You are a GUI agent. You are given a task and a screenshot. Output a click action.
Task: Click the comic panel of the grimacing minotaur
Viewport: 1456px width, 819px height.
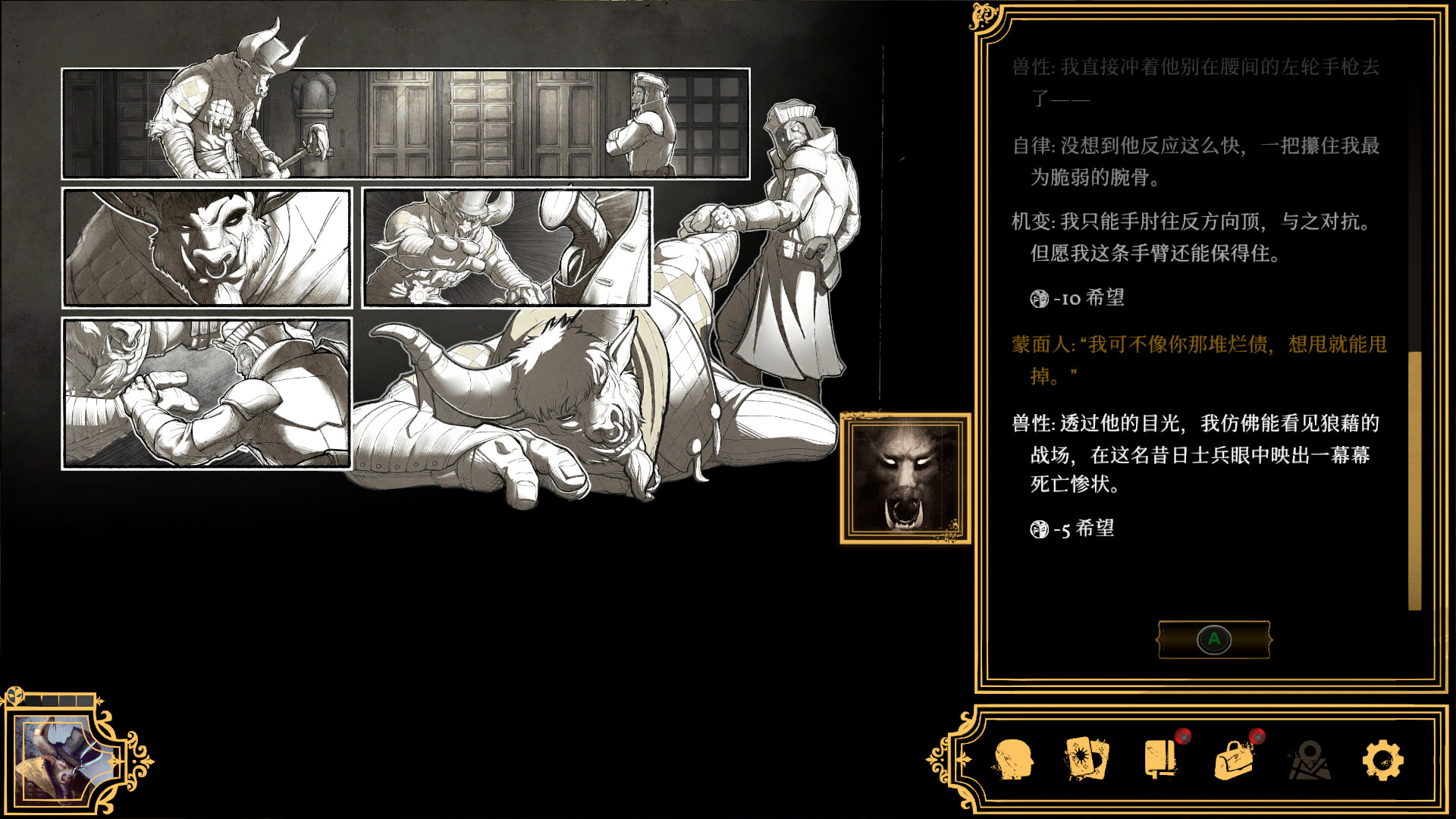(x=206, y=246)
